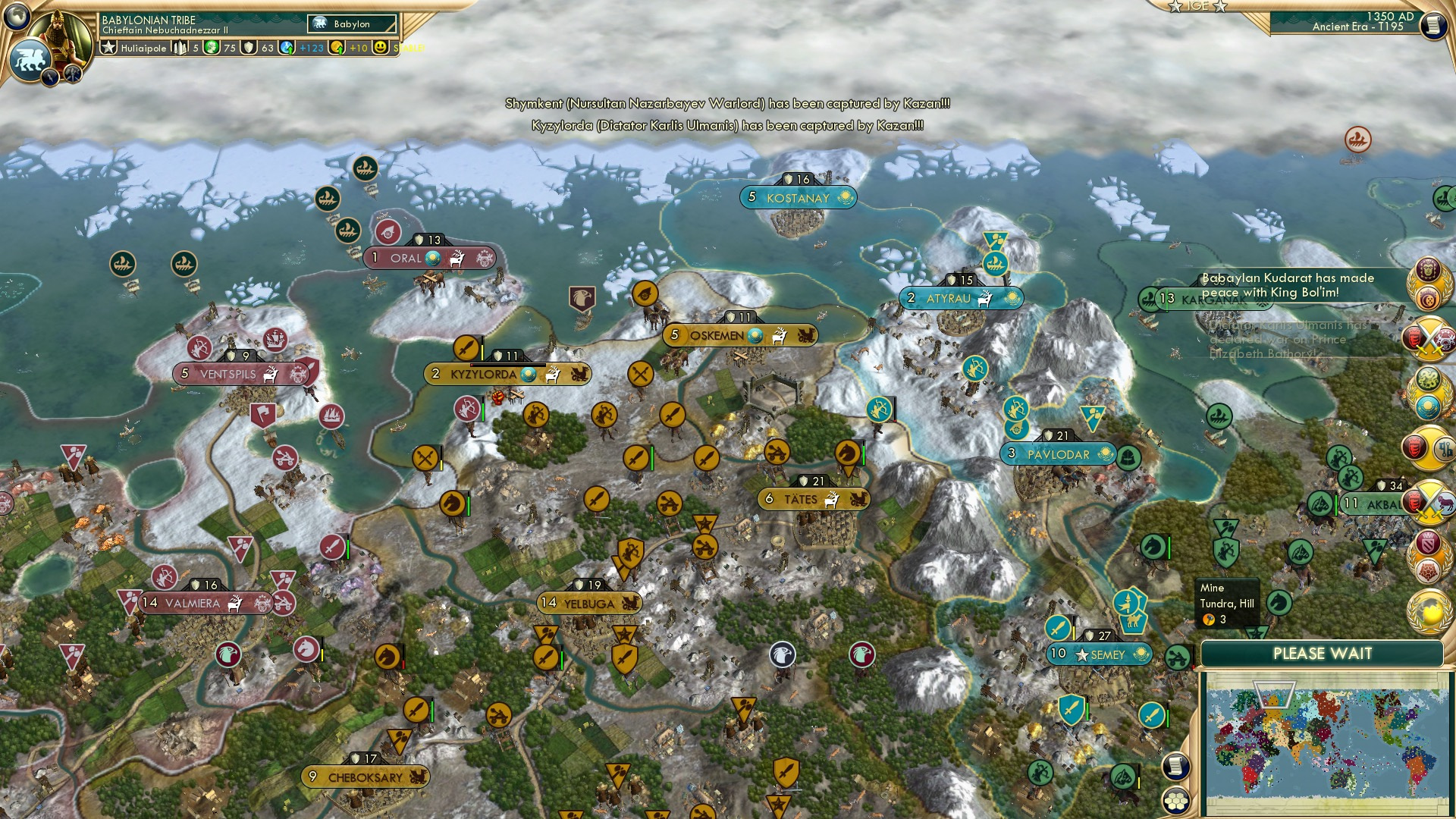This screenshot has height=819, width=1456.
Task: Toggle the hex grid overlay button below minimap
Action: pos(1176,800)
